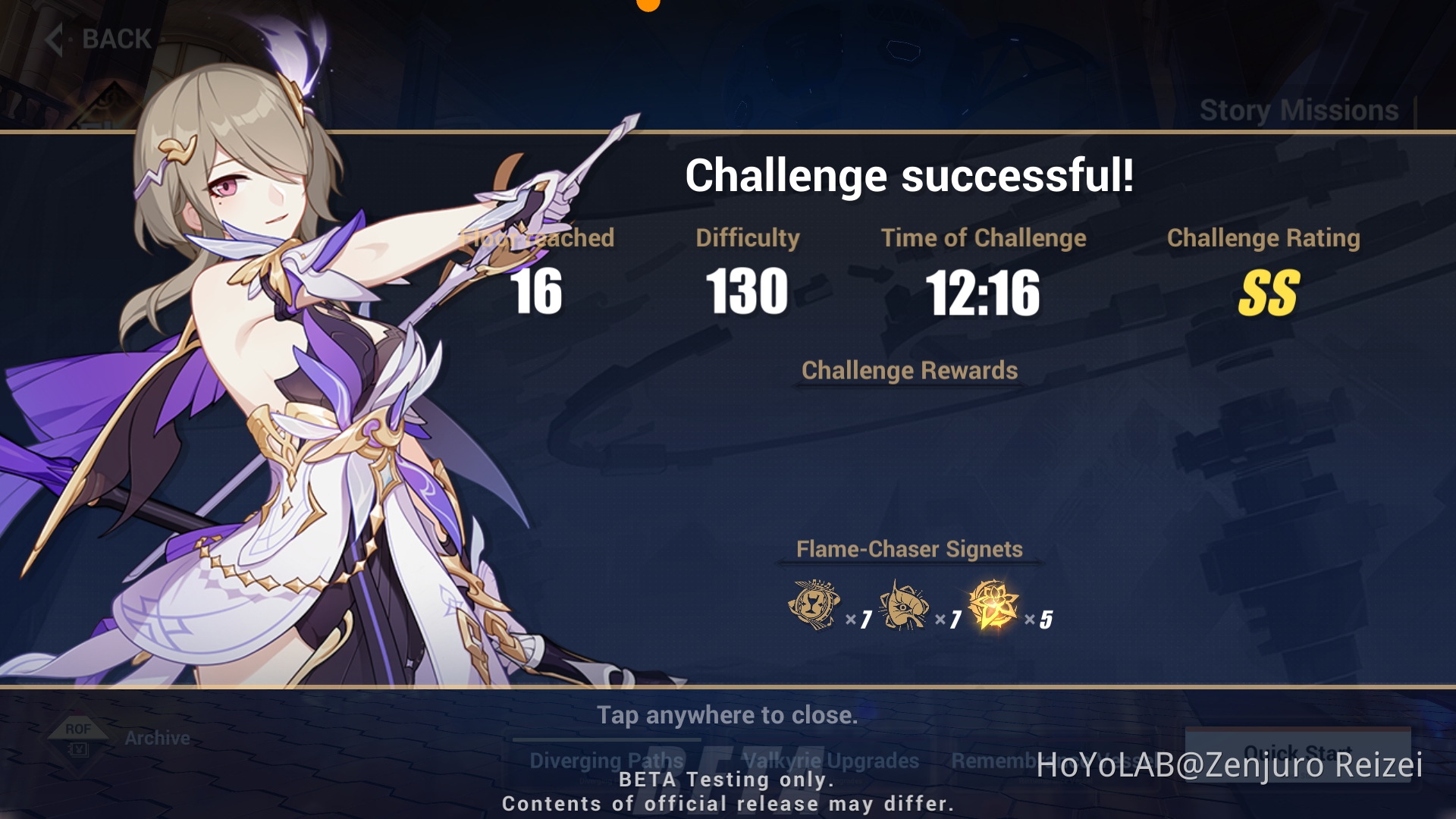Tap the Challenge Rewards heading

point(910,371)
